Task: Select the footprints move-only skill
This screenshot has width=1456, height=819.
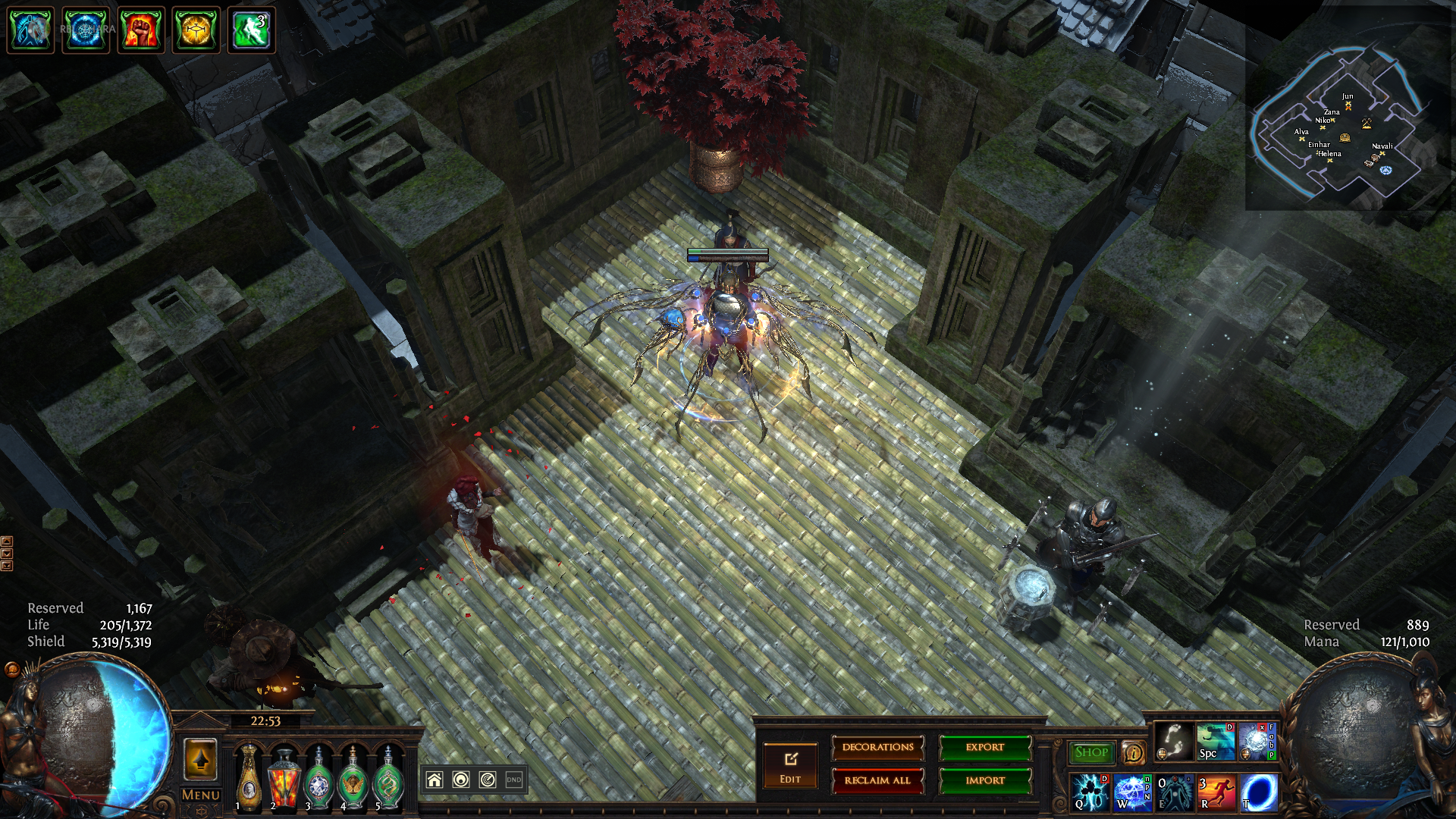Action: pos(1174,742)
